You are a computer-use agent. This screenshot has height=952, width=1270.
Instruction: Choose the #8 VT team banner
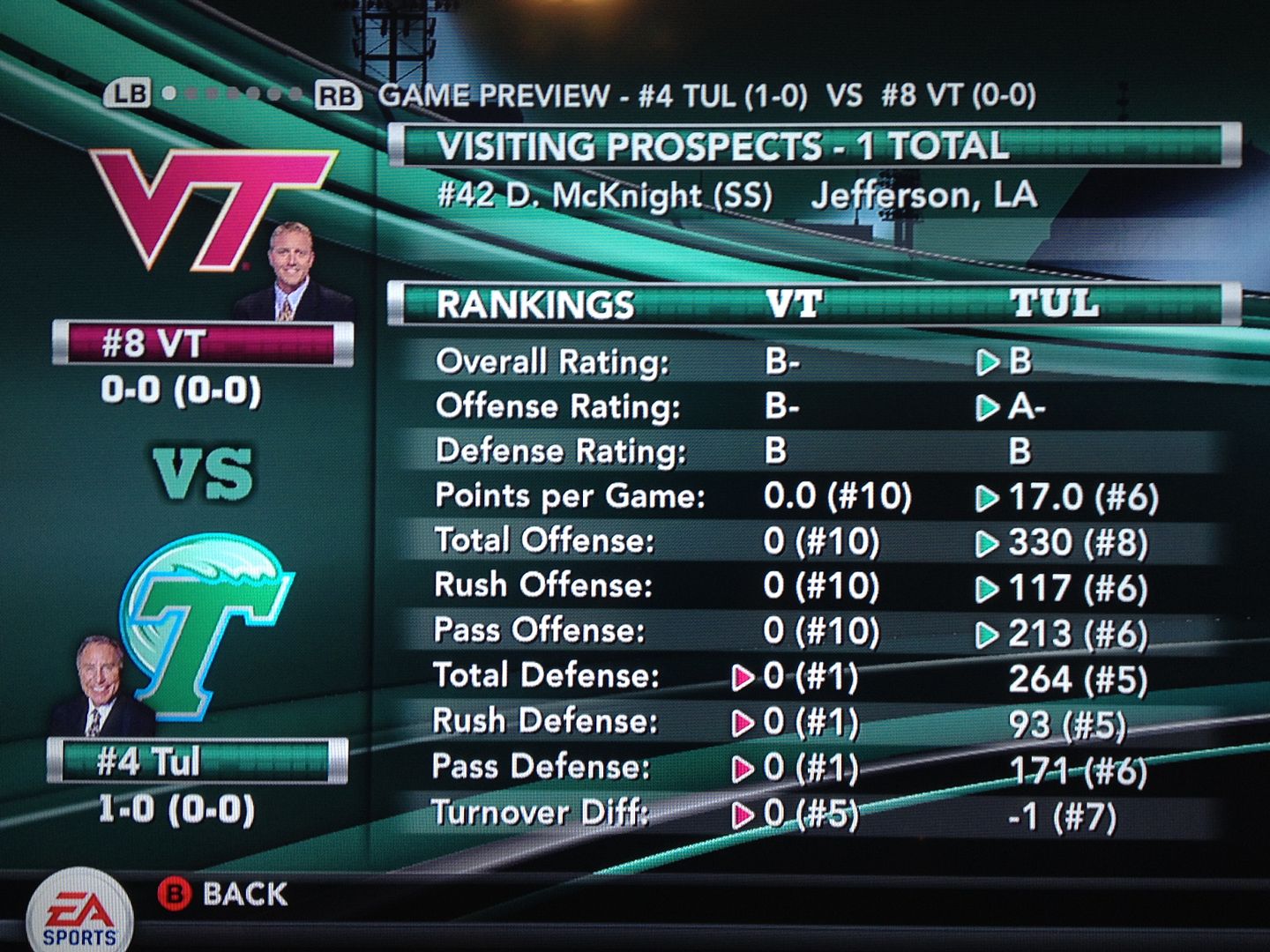tap(203, 344)
